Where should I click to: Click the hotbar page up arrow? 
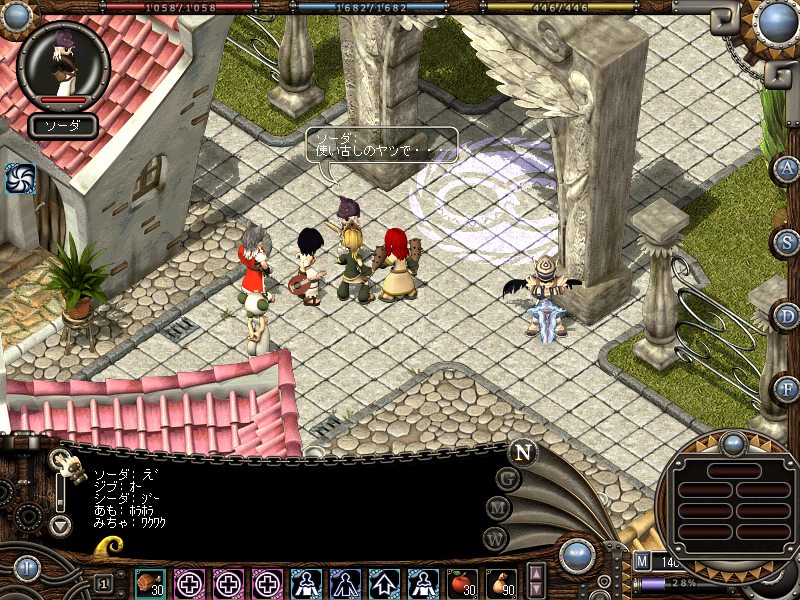coord(537,573)
